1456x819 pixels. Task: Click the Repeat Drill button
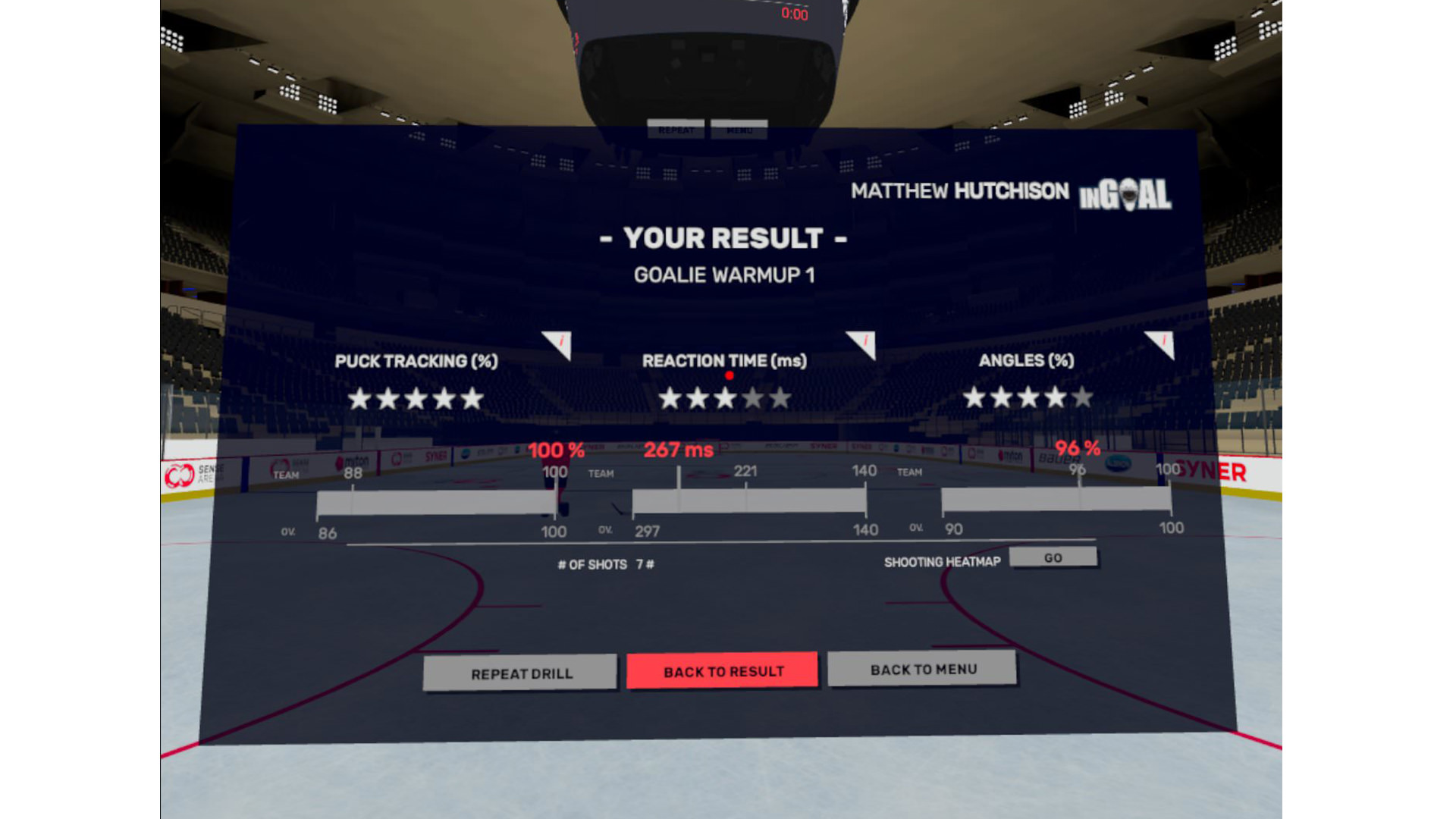521,673
